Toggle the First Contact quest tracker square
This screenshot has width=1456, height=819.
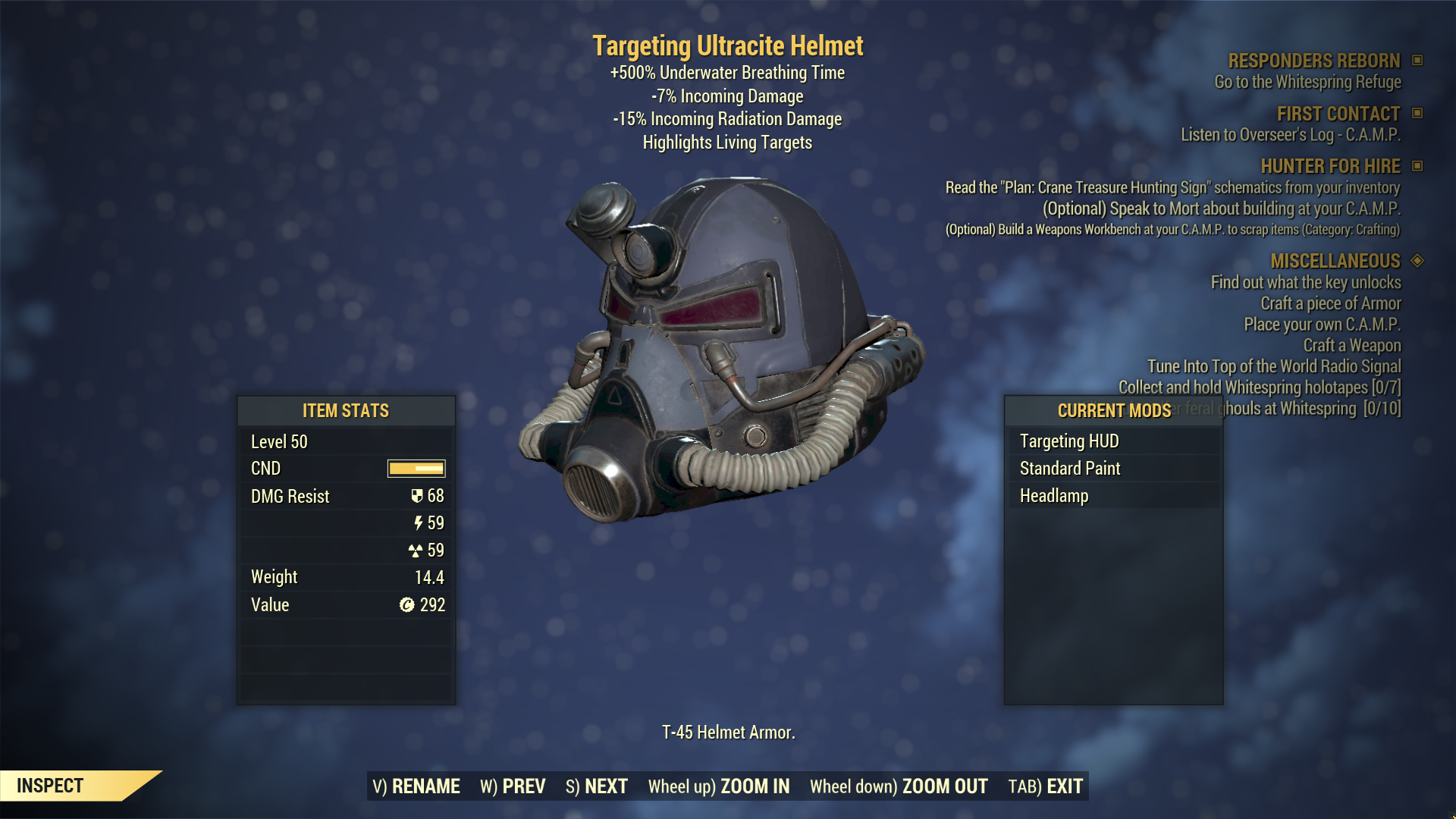[x=1417, y=114]
